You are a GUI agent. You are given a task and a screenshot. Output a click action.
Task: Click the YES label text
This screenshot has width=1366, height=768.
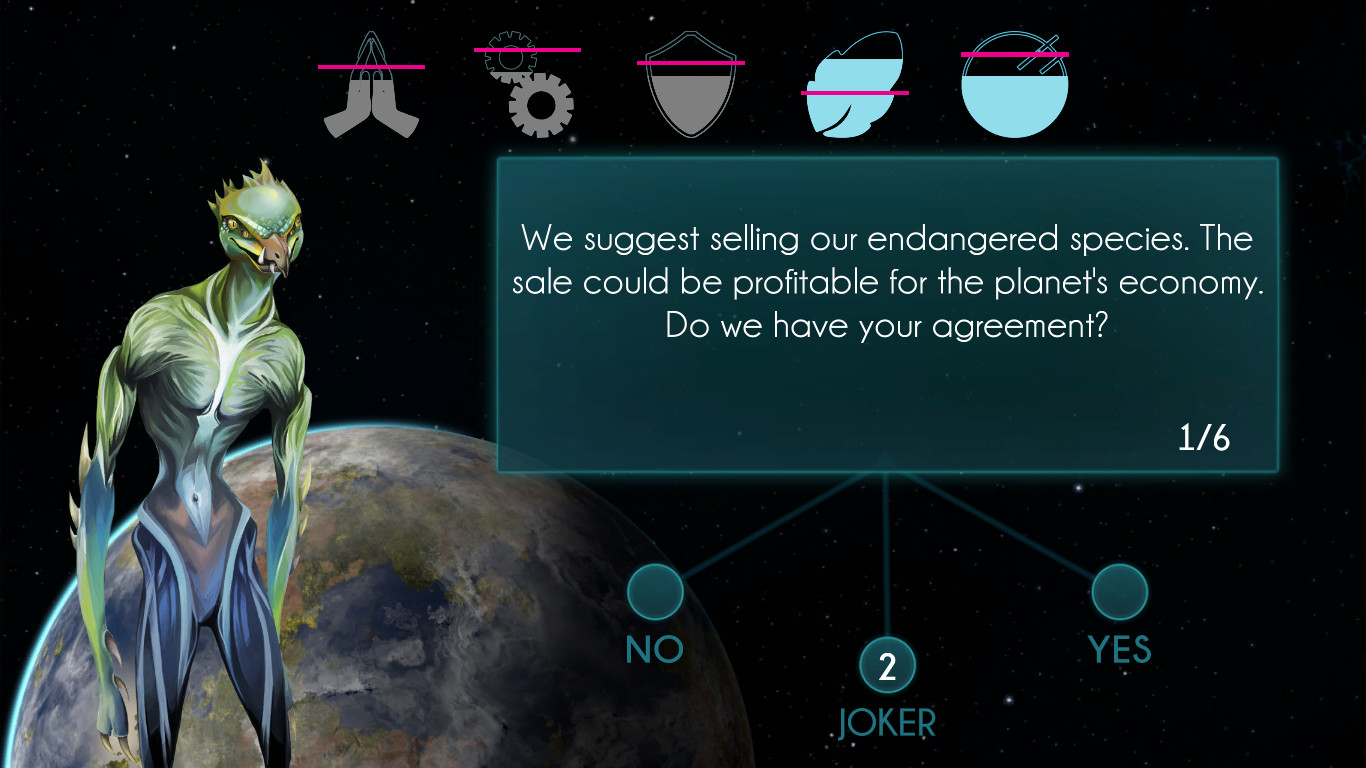pos(1119,649)
